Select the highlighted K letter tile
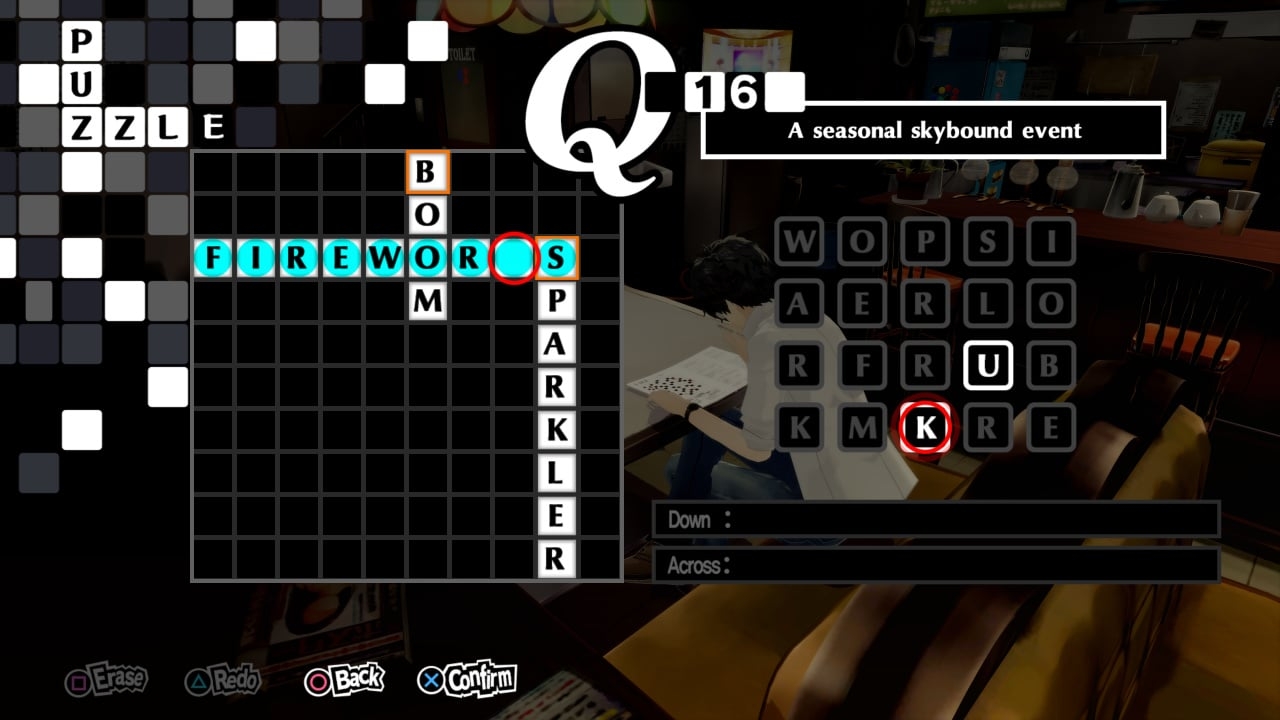 click(x=925, y=426)
